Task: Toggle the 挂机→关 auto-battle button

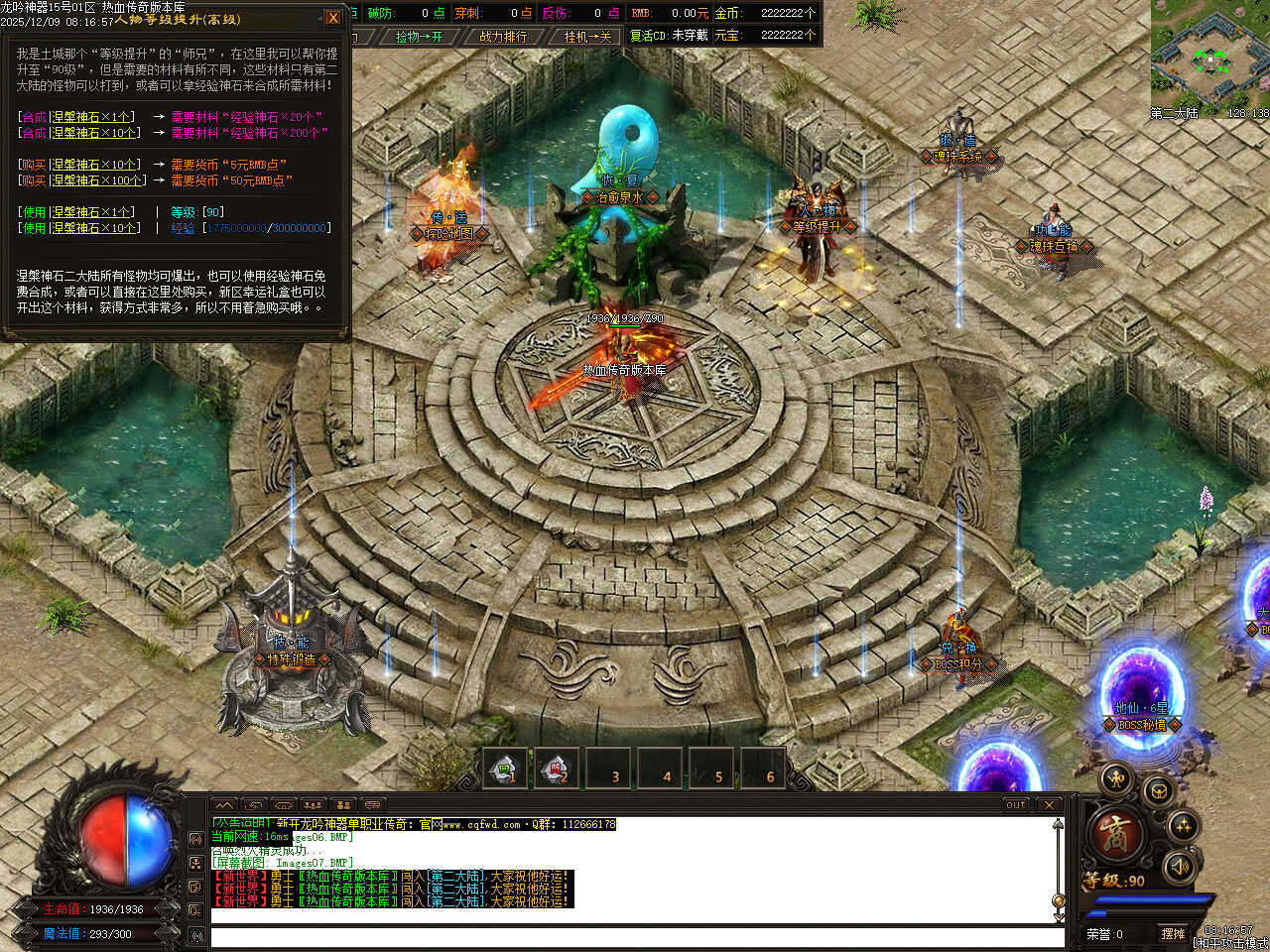Action: pyautogui.click(x=587, y=37)
